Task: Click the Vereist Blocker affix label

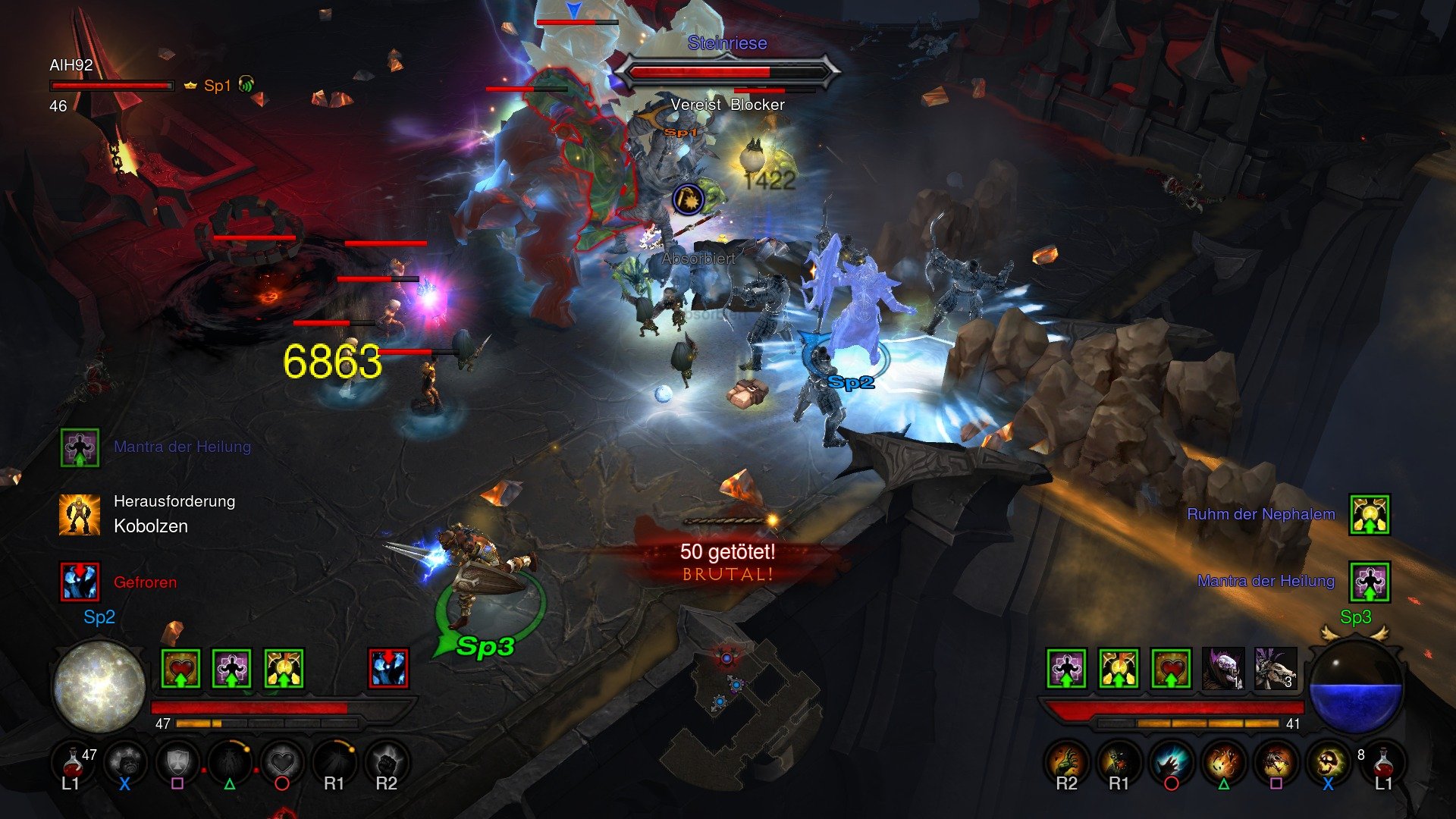Action: pyautogui.click(x=726, y=105)
